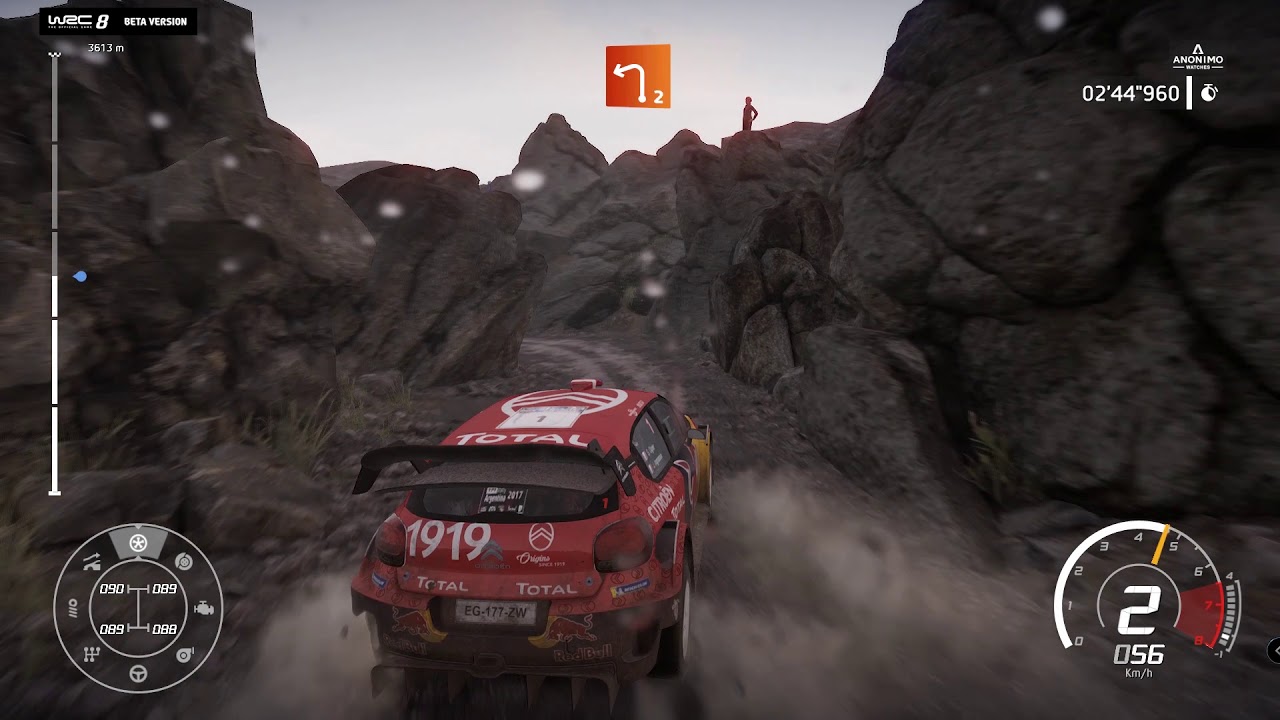This screenshot has height=720, width=1280.
Task: Click the headlights icon
Action: tap(73, 608)
